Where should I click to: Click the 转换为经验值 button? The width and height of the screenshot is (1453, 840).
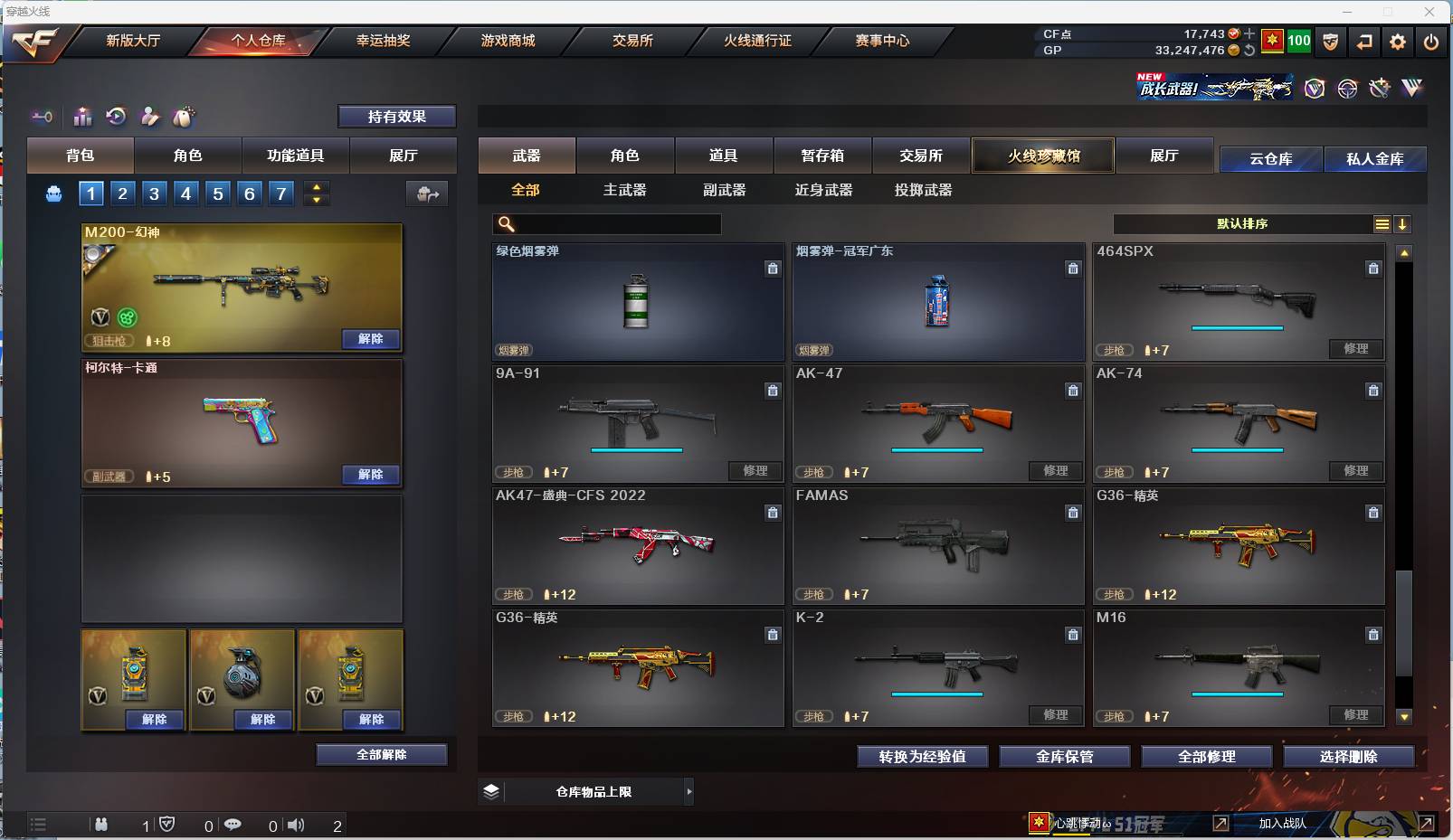pos(922,757)
